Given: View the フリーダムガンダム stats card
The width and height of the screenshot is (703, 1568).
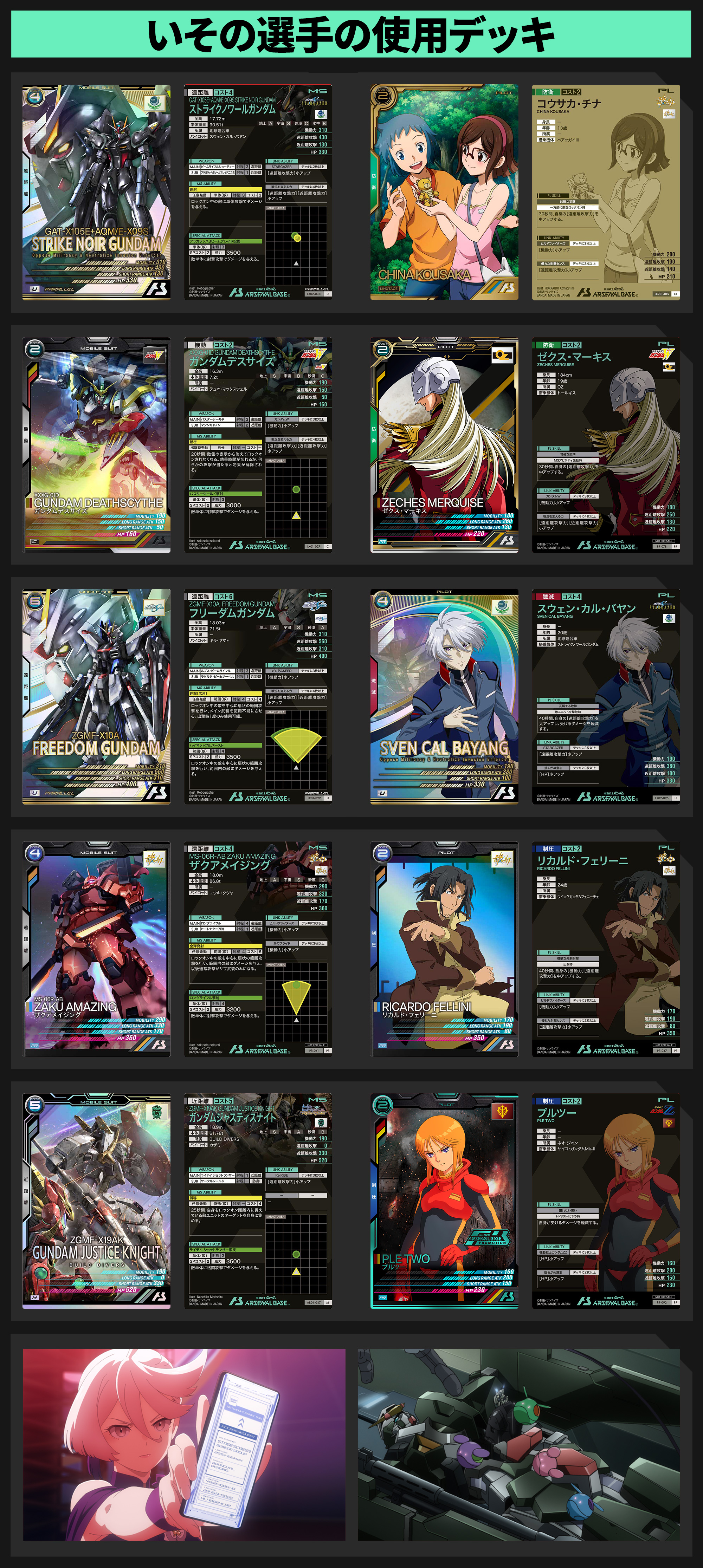Looking at the screenshot, I should [258, 696].
